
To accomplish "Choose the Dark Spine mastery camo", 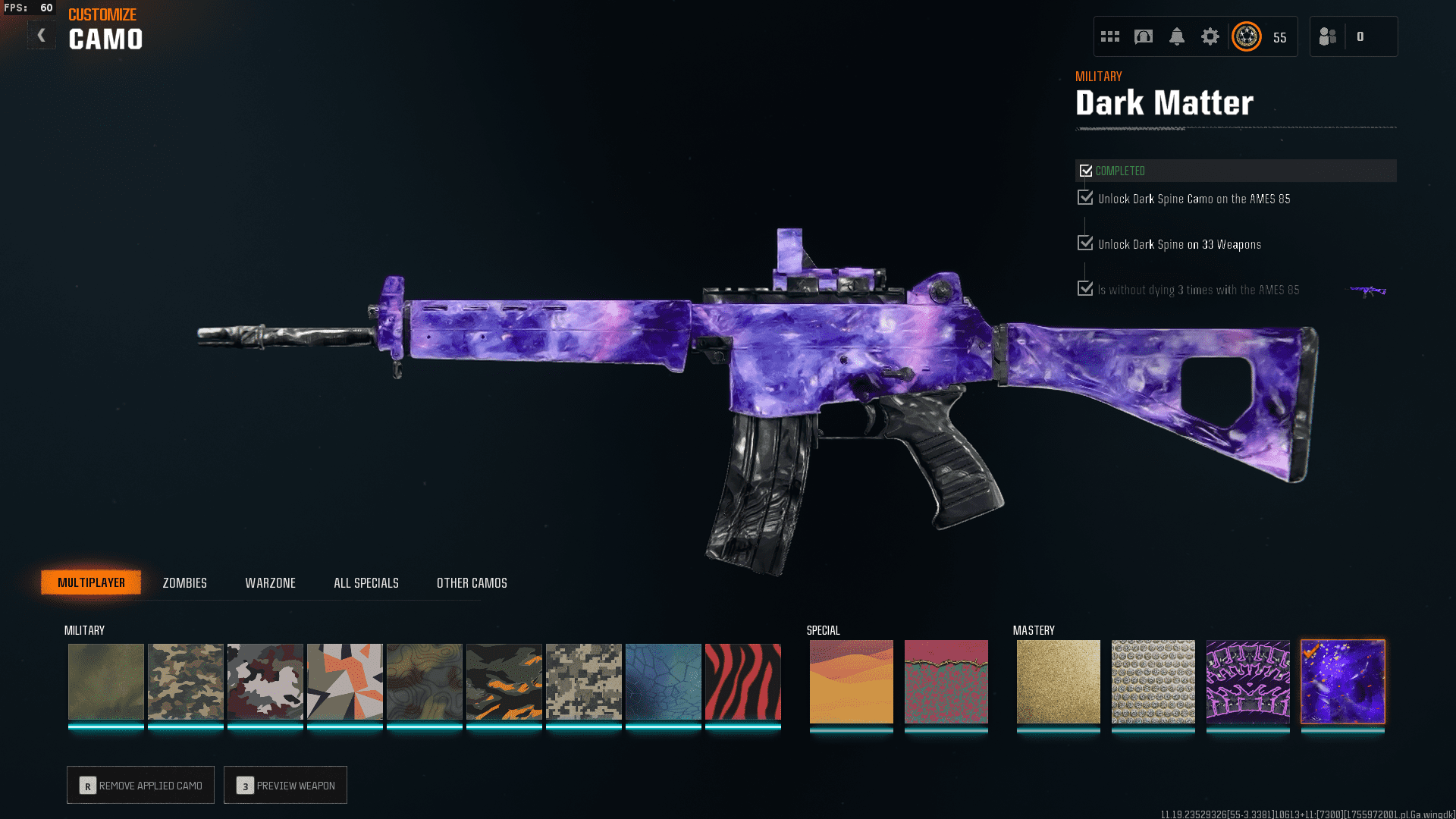I will pyautogui.click(x=1247, y=682).
